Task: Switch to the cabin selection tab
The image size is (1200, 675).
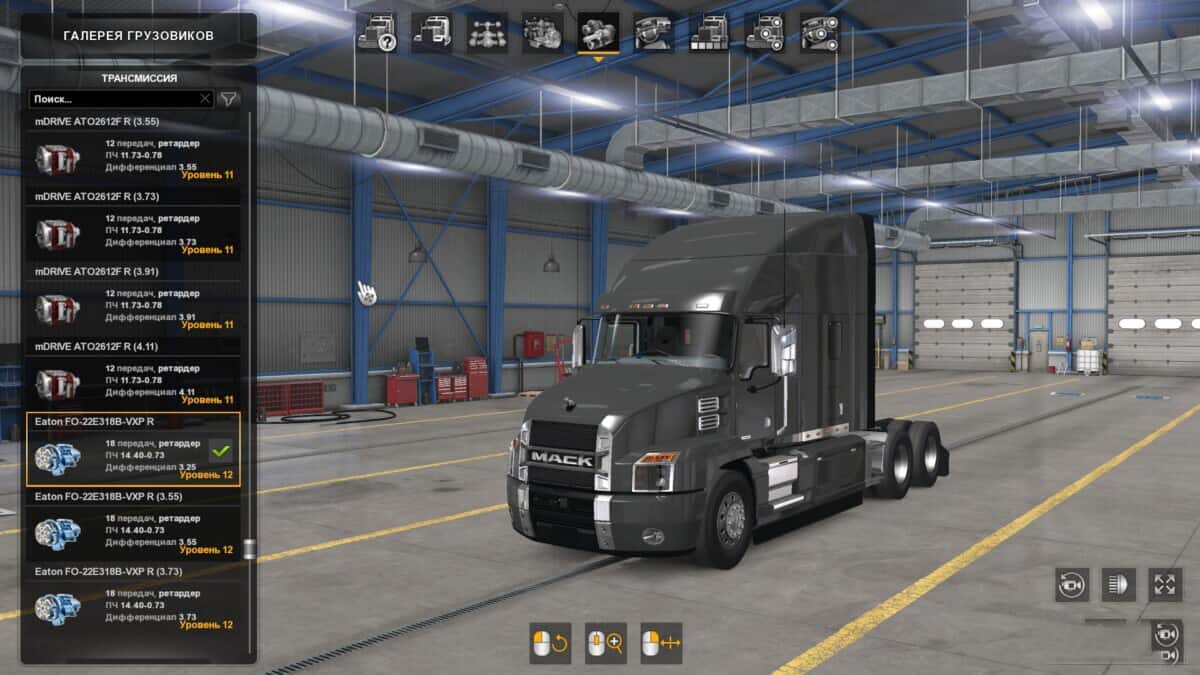Action: (x=432, y=33)
